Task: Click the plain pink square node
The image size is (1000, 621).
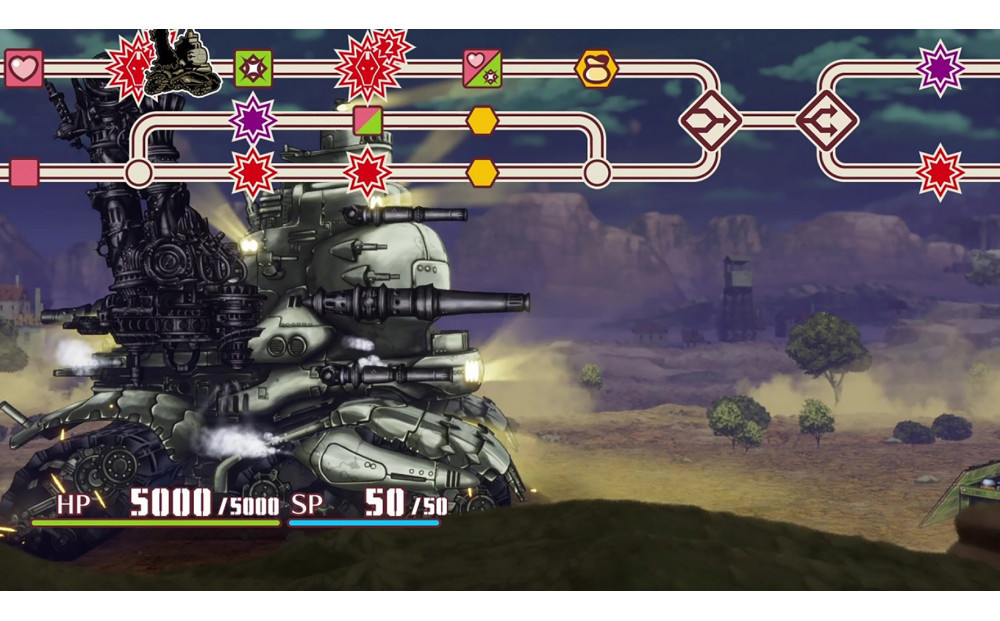Action: 24,172
